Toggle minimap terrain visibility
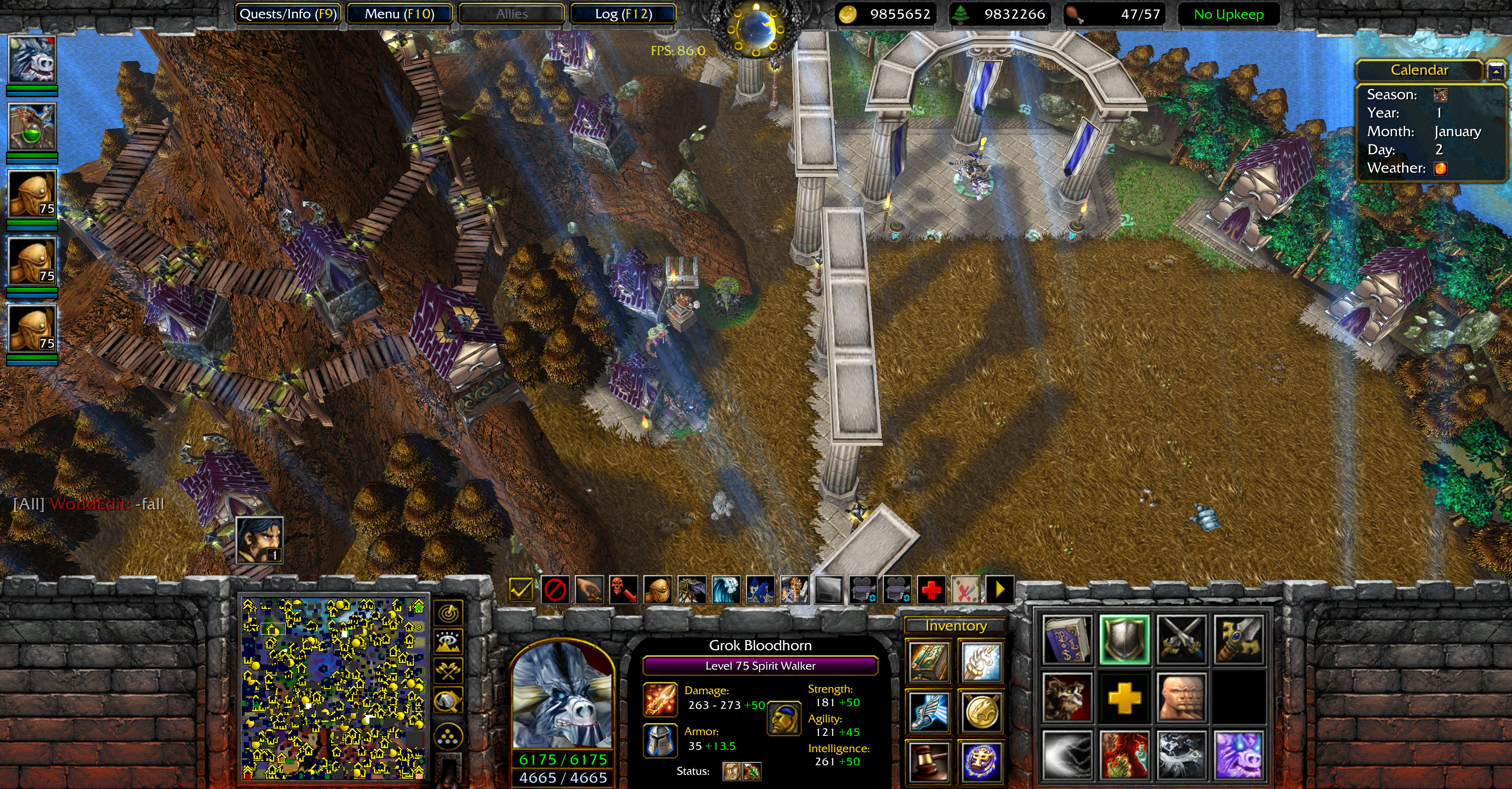Screen dimensions: 1512x789 click(x=449, y=642)
